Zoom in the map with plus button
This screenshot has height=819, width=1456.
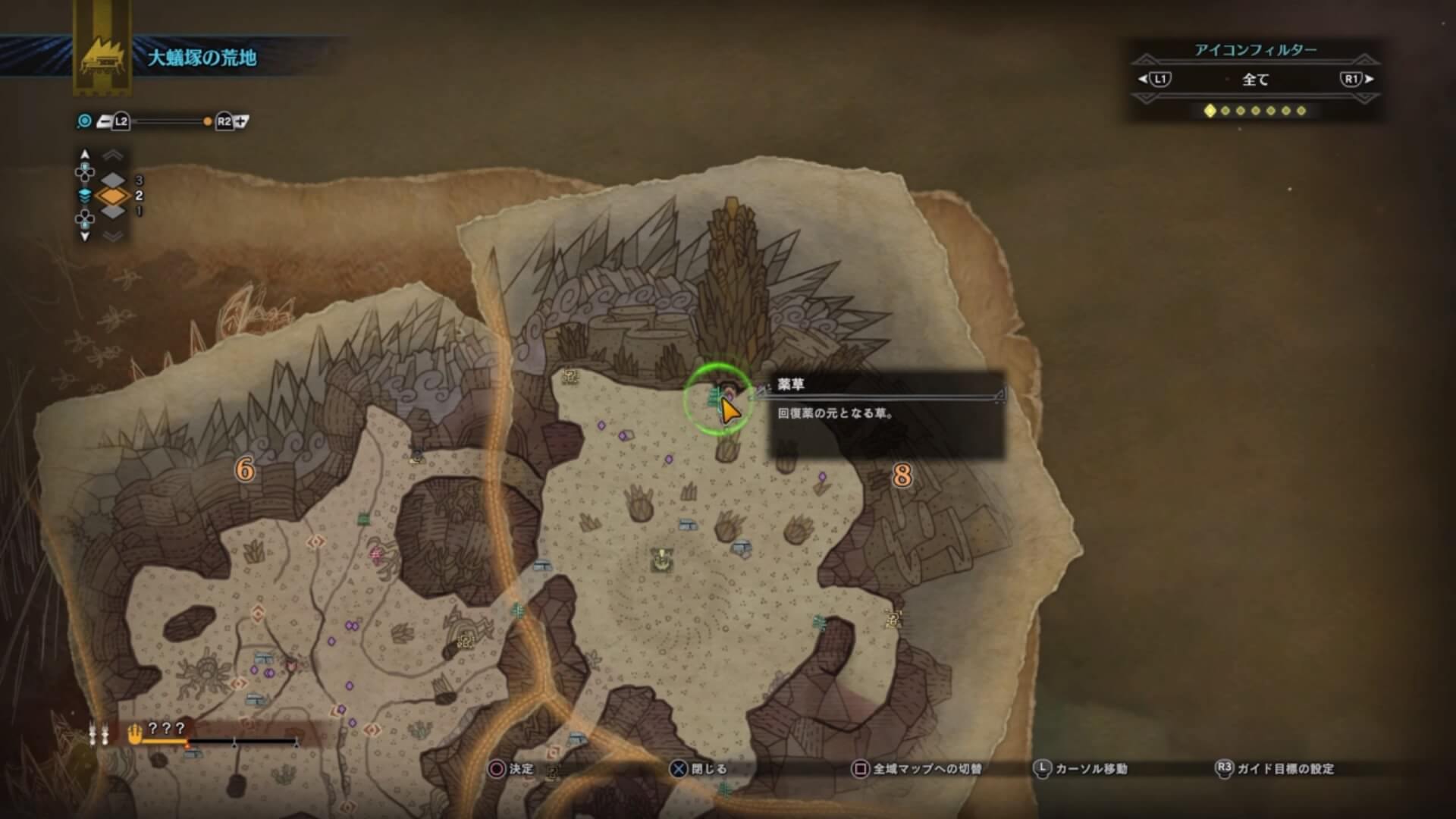242,121
